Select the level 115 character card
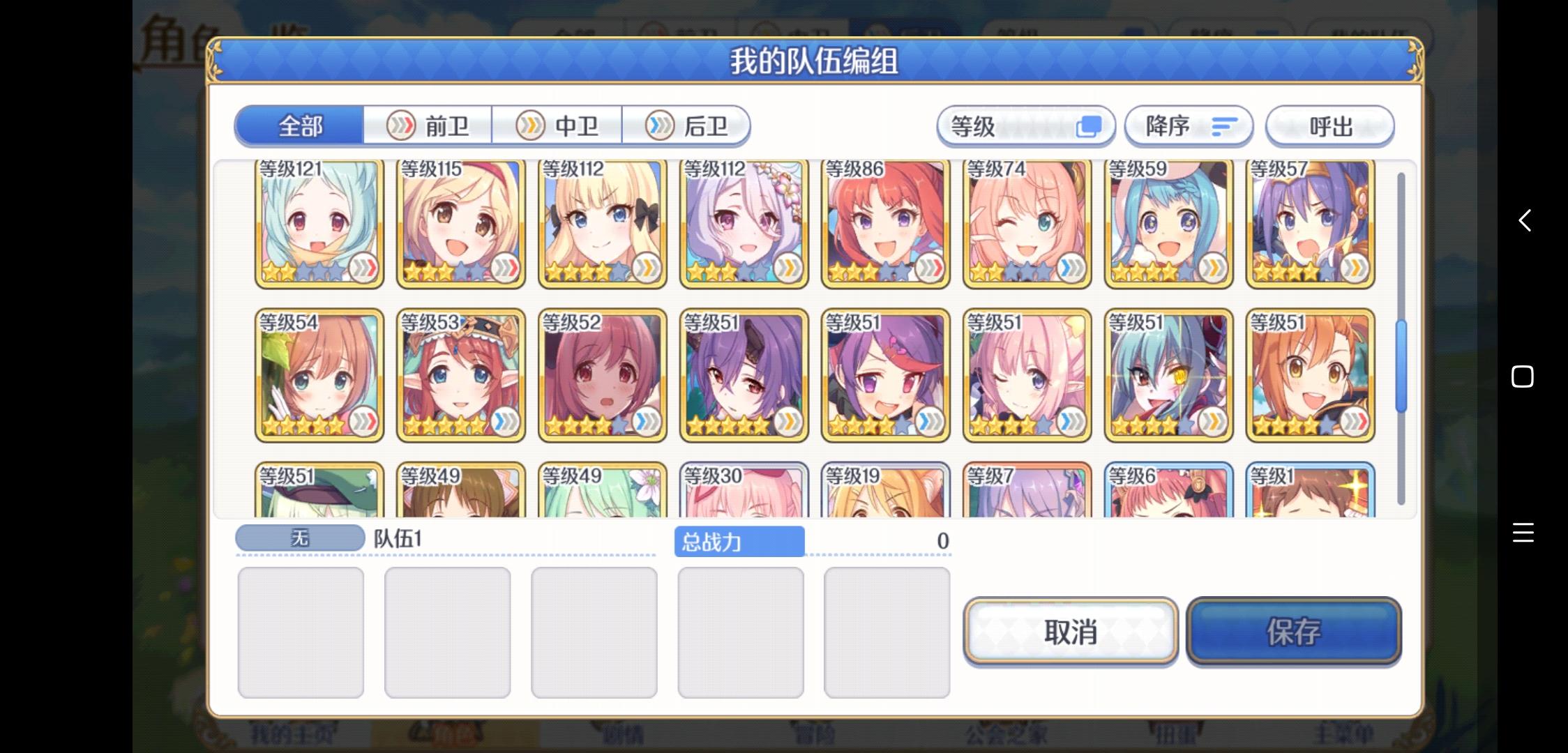This screenshot has height=753, width=1568. (460, 223)
